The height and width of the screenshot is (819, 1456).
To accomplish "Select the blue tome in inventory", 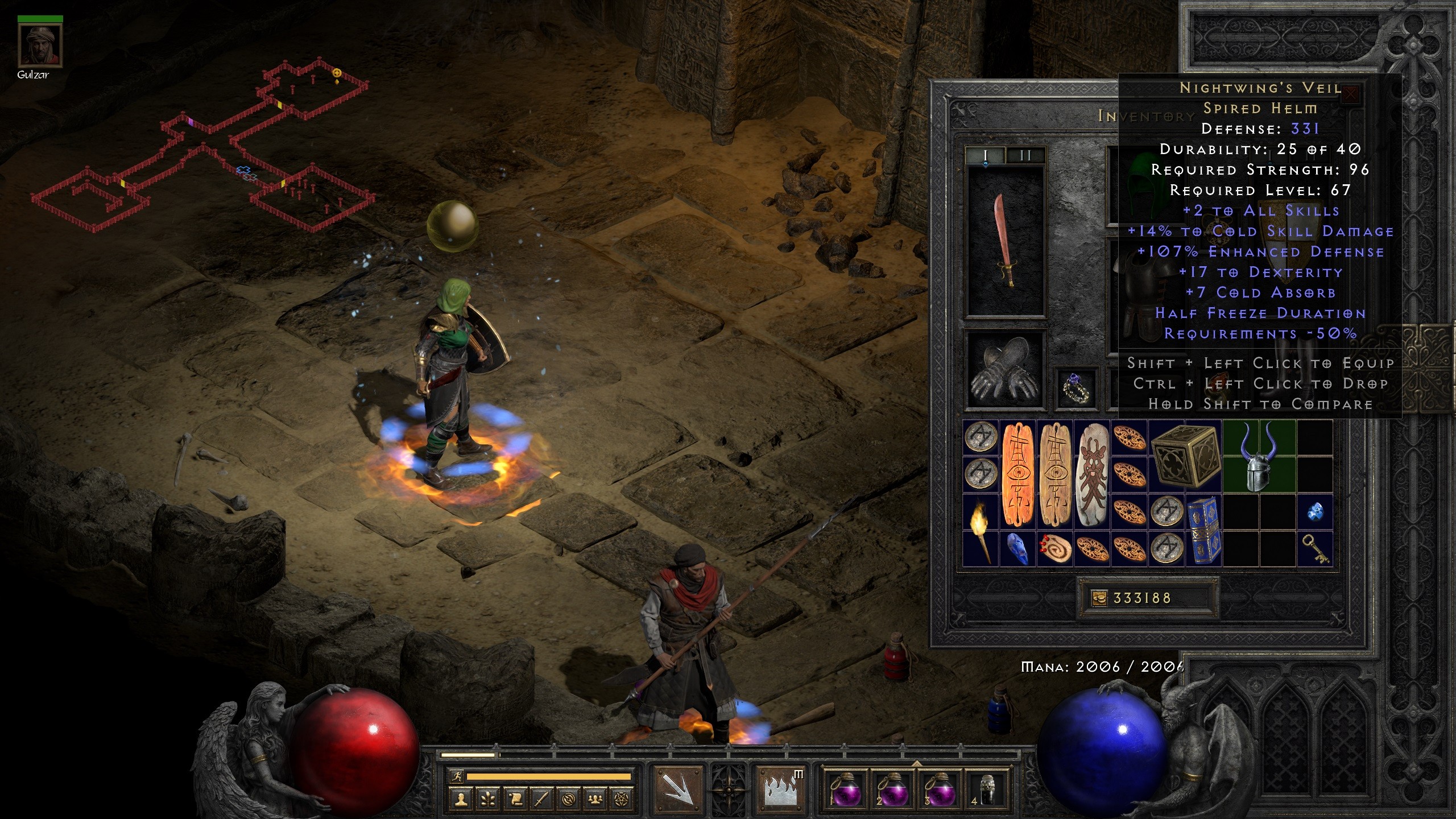I will (x=1203, y=530).
